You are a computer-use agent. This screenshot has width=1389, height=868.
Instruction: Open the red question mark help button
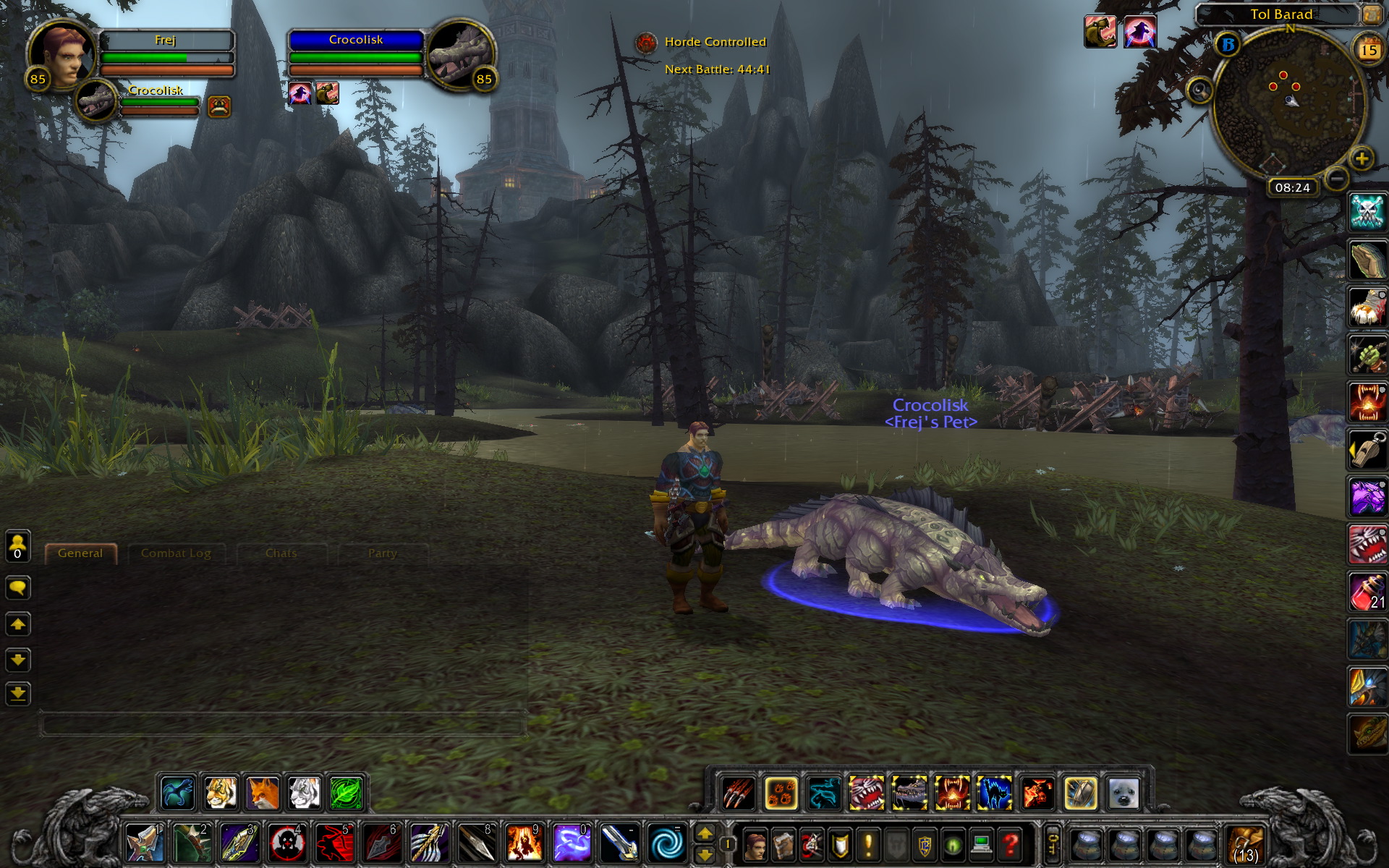tap(1011, 844)
